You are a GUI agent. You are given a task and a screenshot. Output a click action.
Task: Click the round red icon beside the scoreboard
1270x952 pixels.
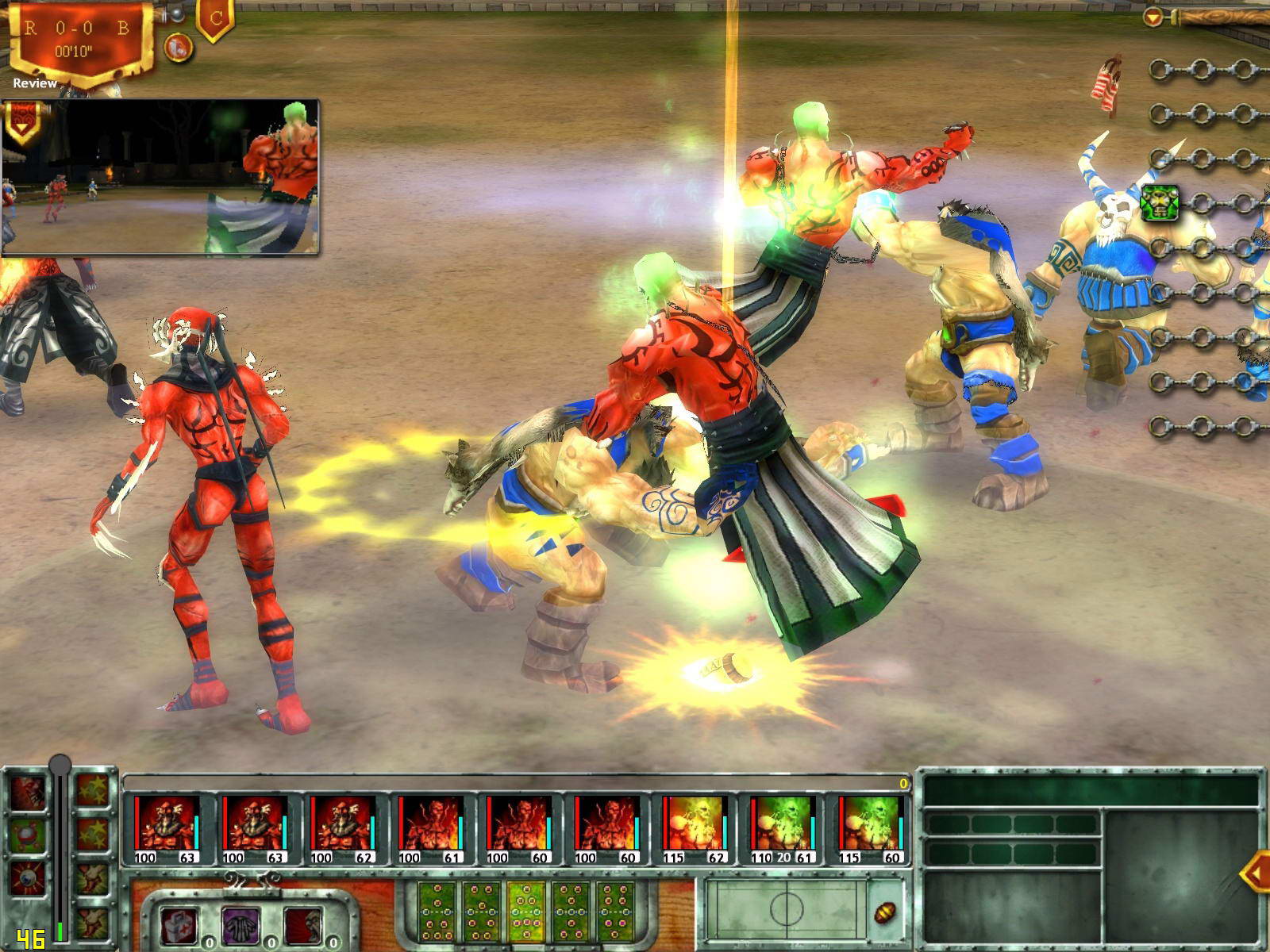pos(179,48)
